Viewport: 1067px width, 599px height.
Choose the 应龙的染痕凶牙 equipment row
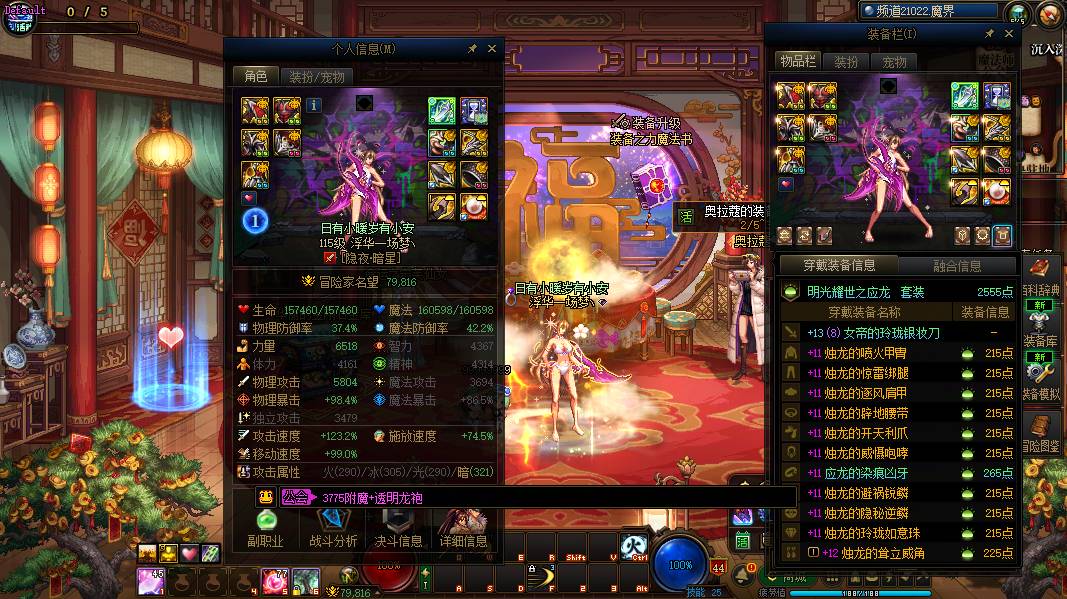pyautogui.click(x=898, y=473)
